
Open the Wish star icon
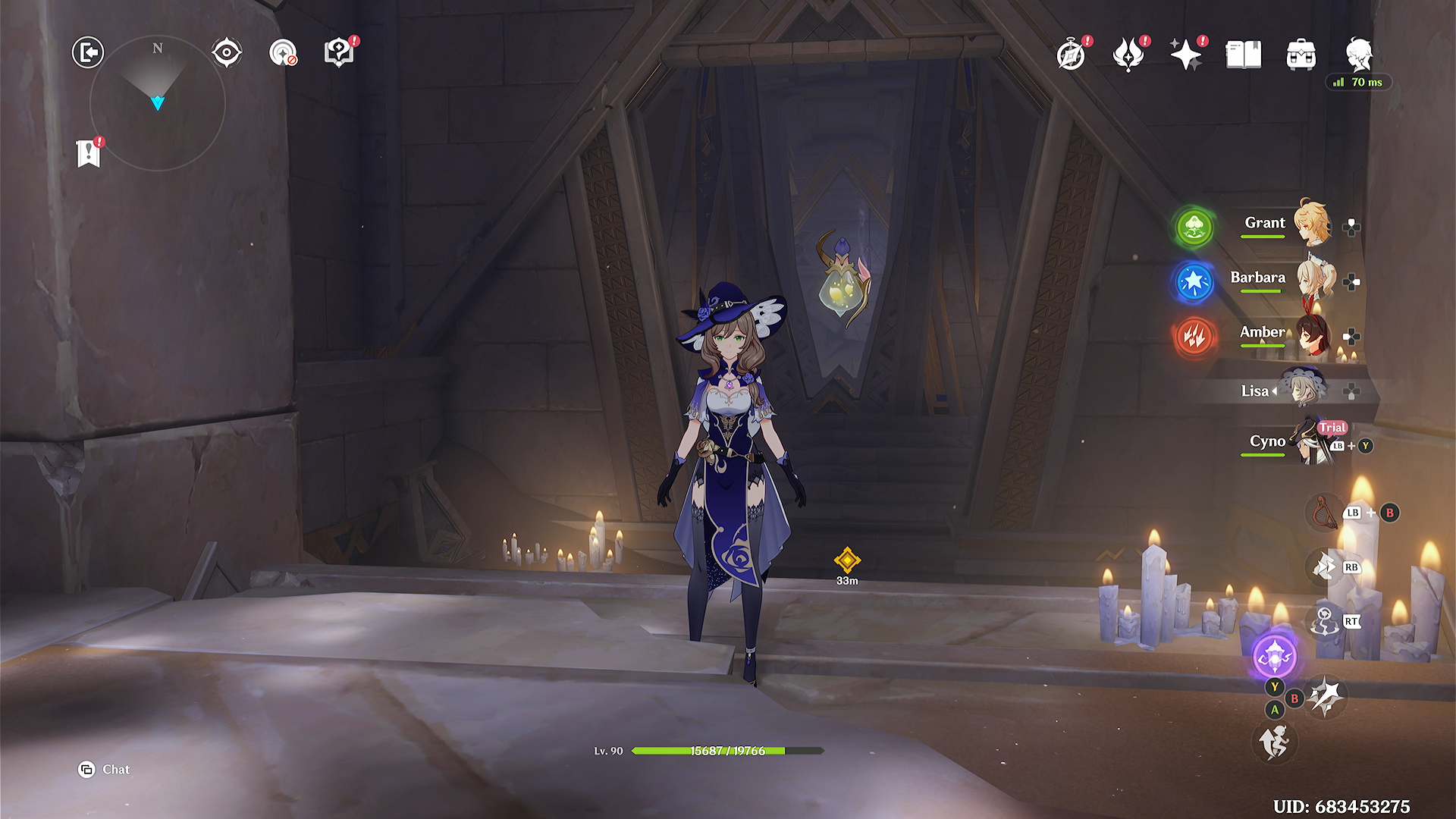[x=1186, y=55]
